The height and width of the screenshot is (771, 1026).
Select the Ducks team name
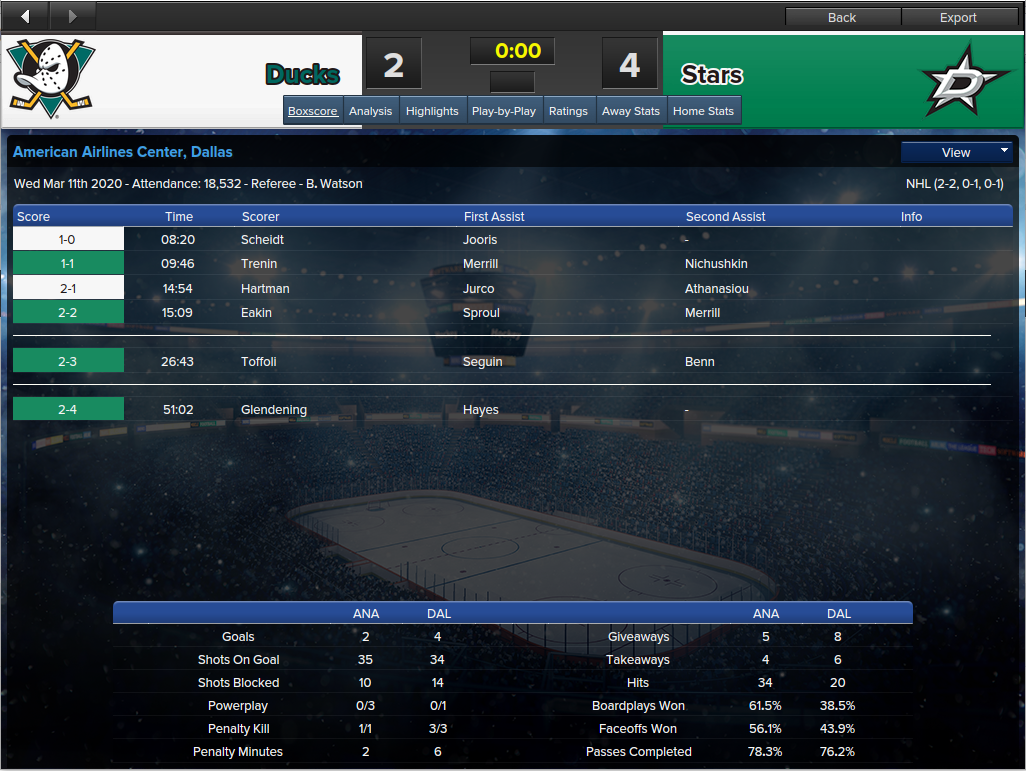coord(302,75)
